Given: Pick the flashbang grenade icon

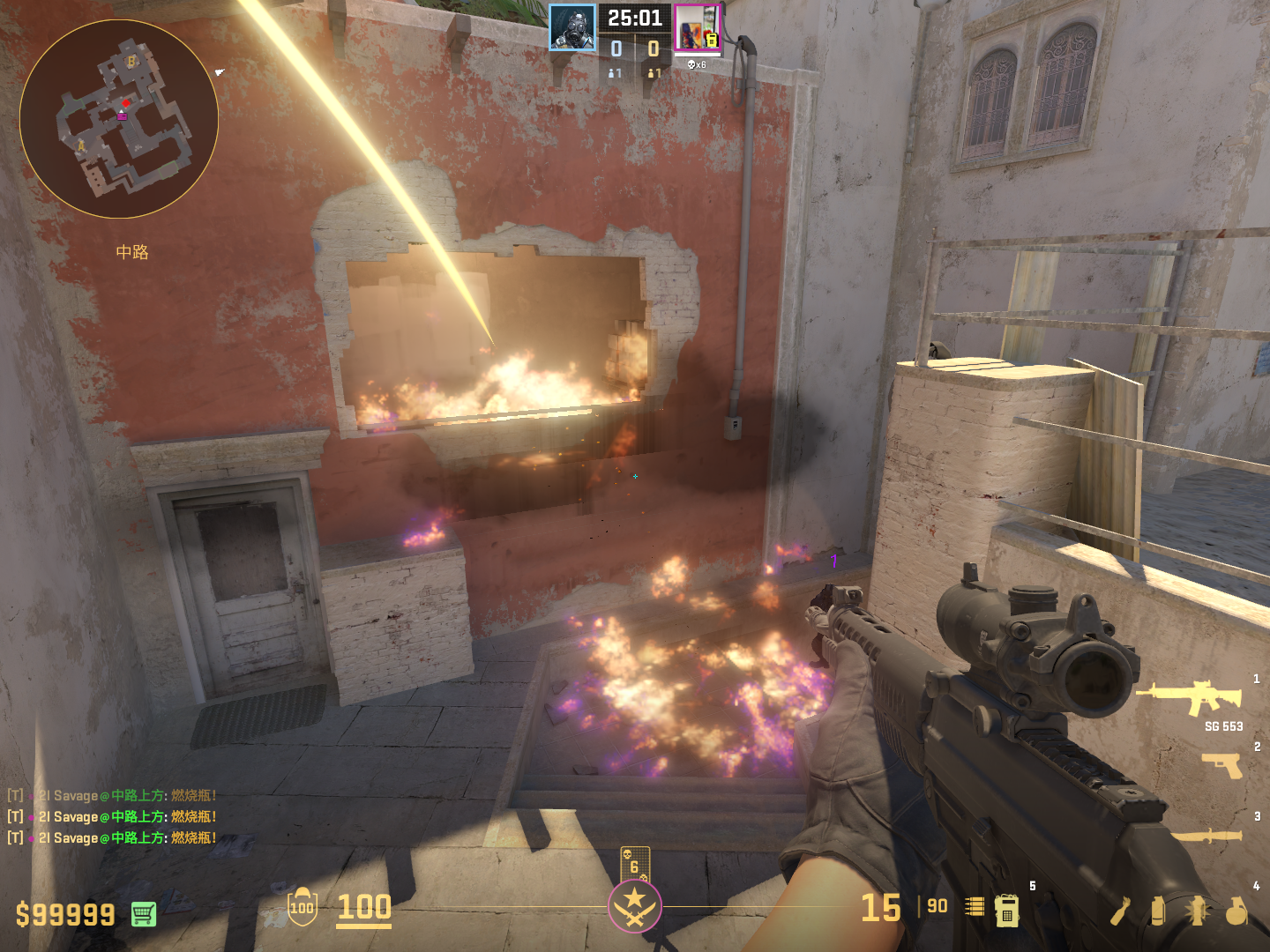Looking at the screenshot, I should pyautogui.click(x=1197, y=911).
